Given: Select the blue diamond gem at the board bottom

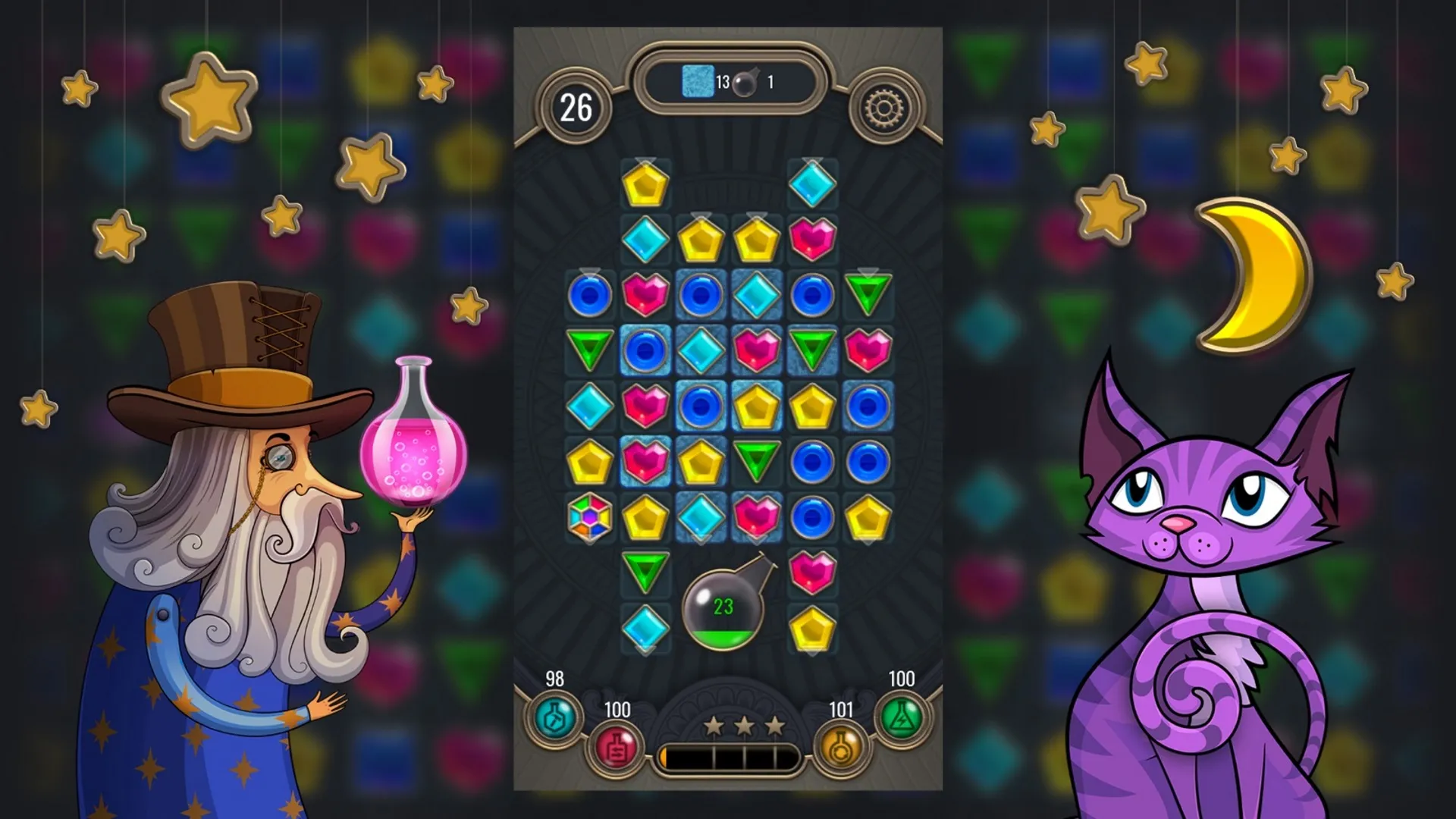Looking at the screenshot, I should coord(646,628).
